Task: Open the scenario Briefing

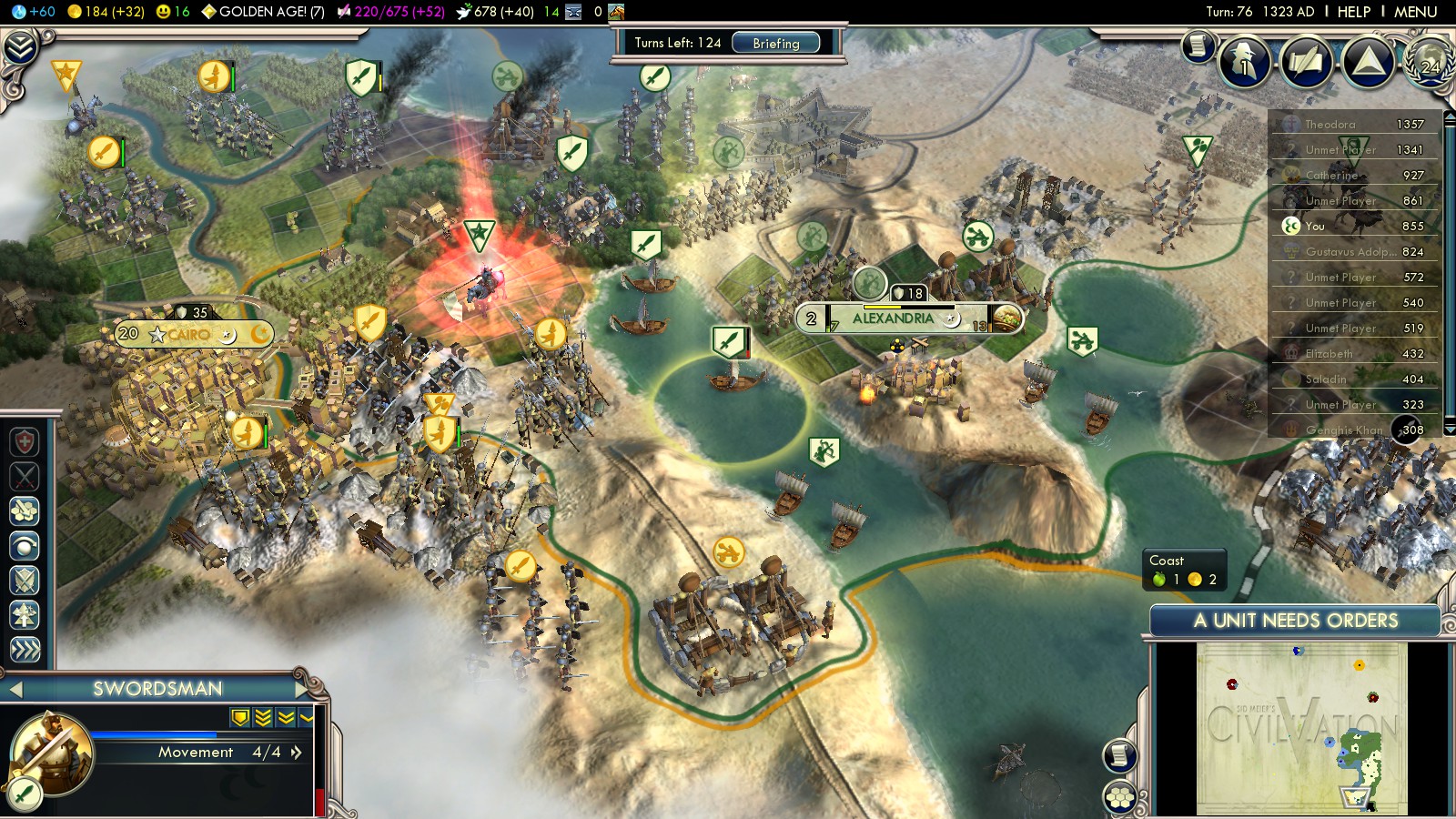Action: 775,43
